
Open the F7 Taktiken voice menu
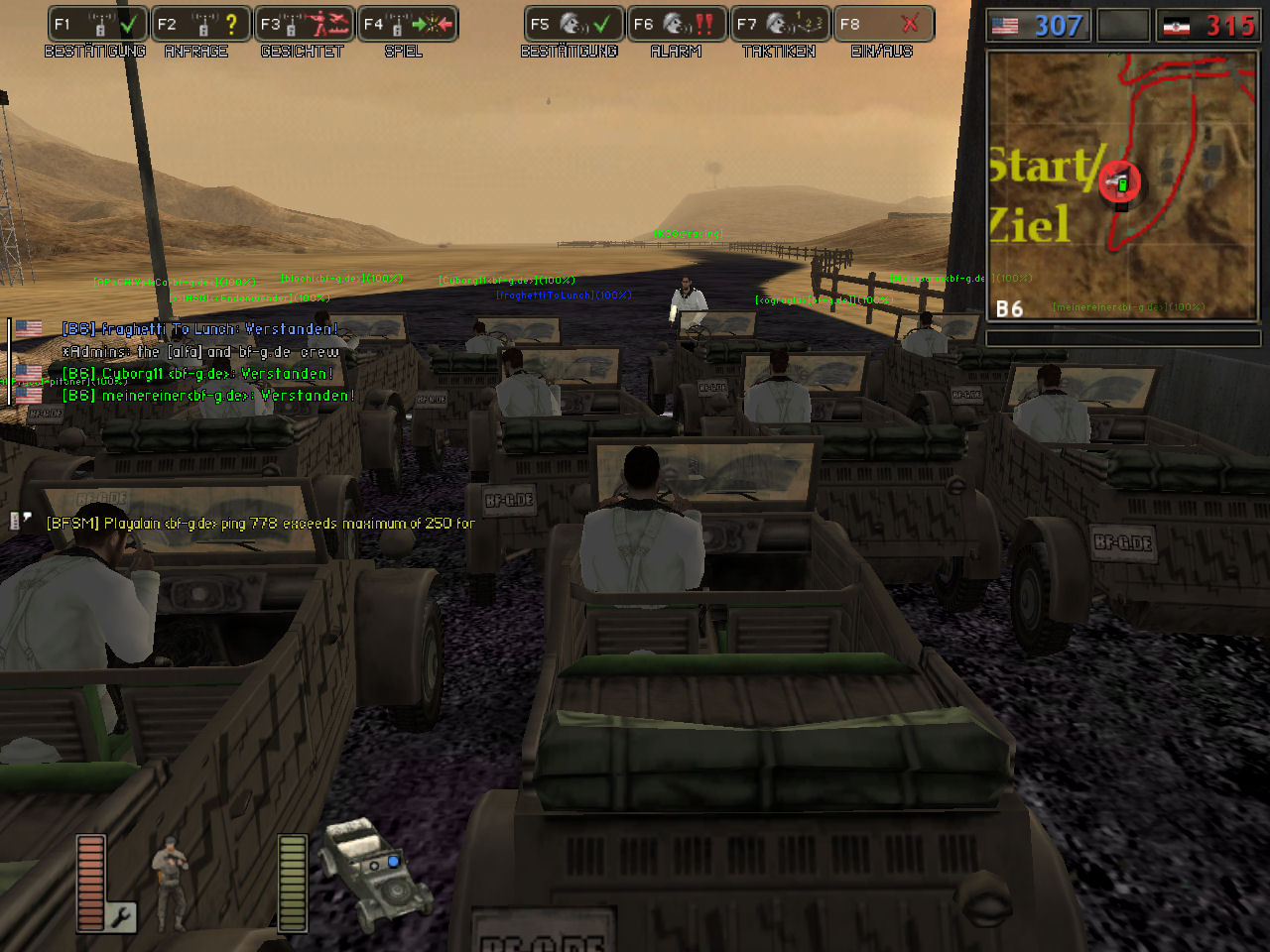tap(780, 24)
